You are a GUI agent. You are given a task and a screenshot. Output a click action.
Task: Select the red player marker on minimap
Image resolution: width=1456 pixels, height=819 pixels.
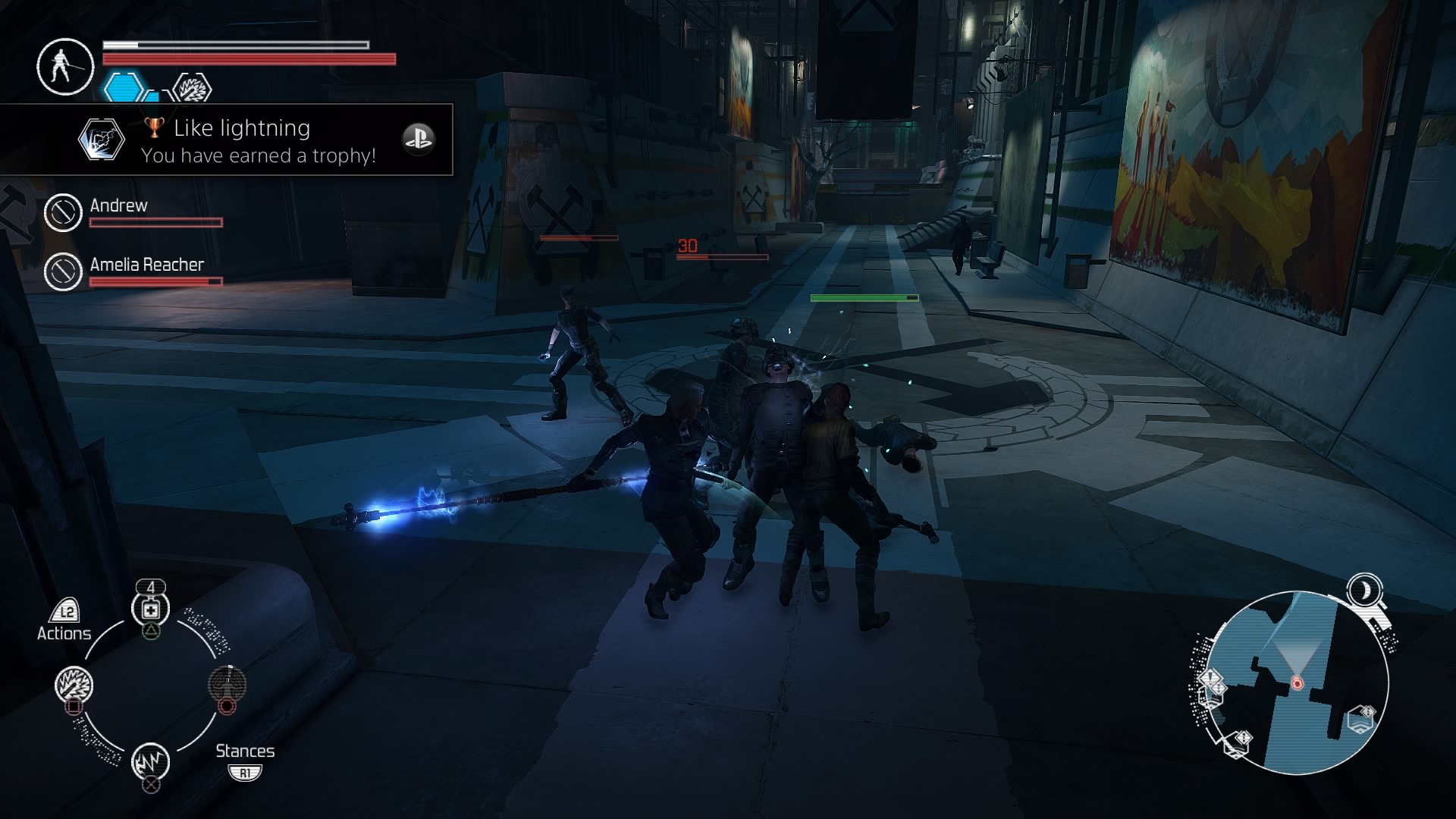(x=1297, y=683)
